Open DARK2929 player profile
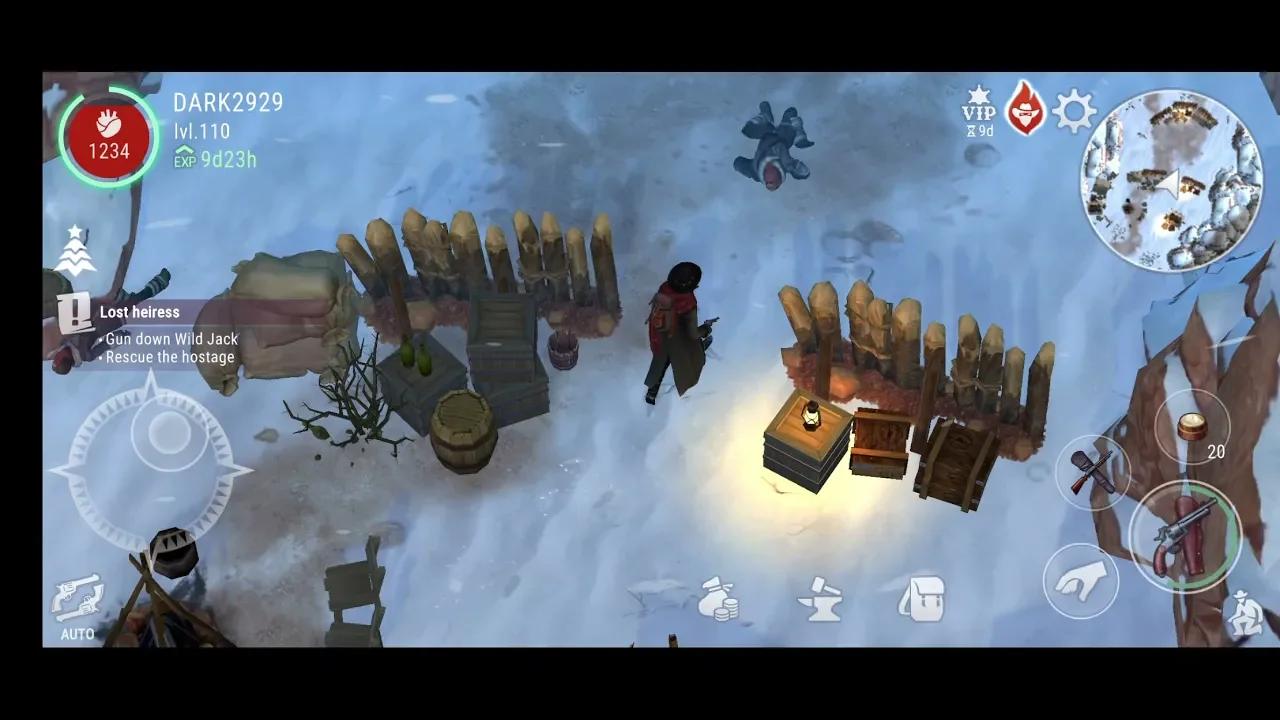Screen dimensions: 1280x720 pos(227,102)
